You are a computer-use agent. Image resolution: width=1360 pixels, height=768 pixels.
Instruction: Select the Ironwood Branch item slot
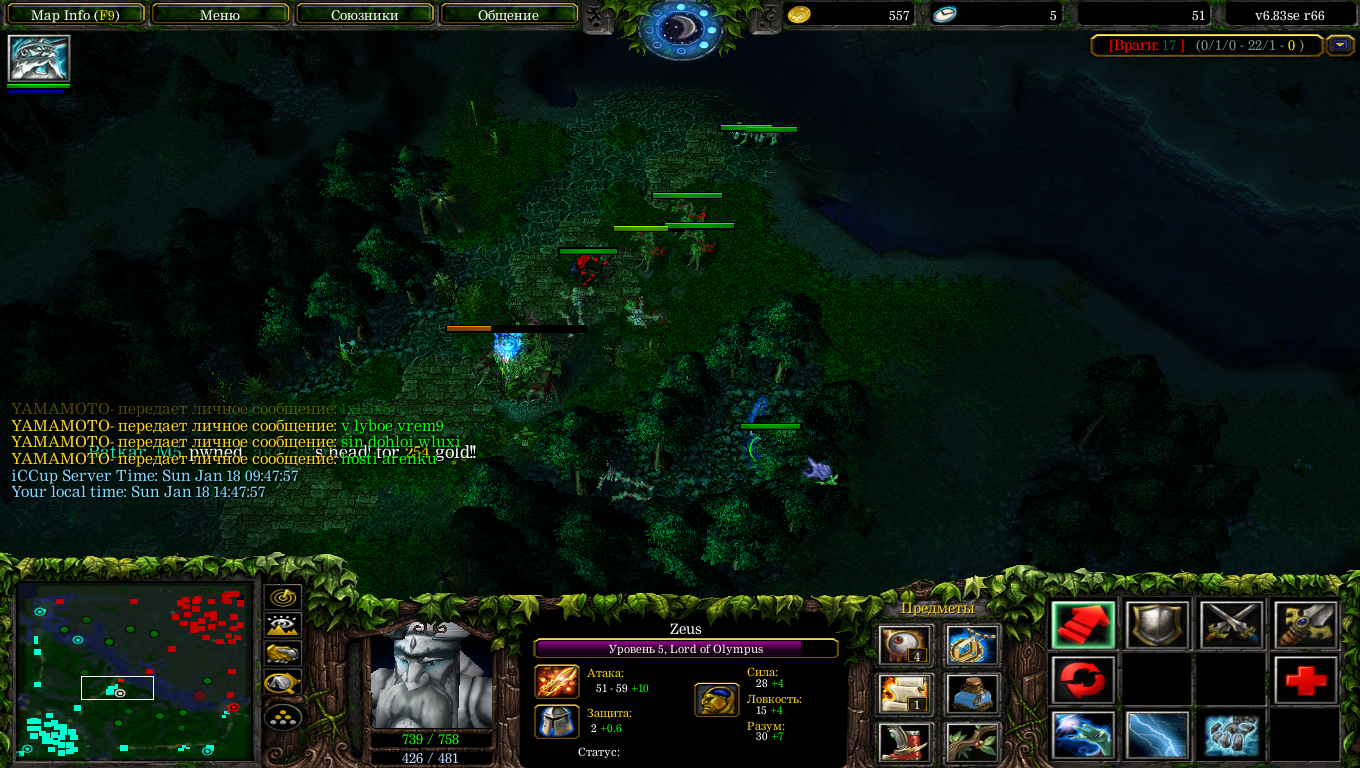tap(973, 742)
